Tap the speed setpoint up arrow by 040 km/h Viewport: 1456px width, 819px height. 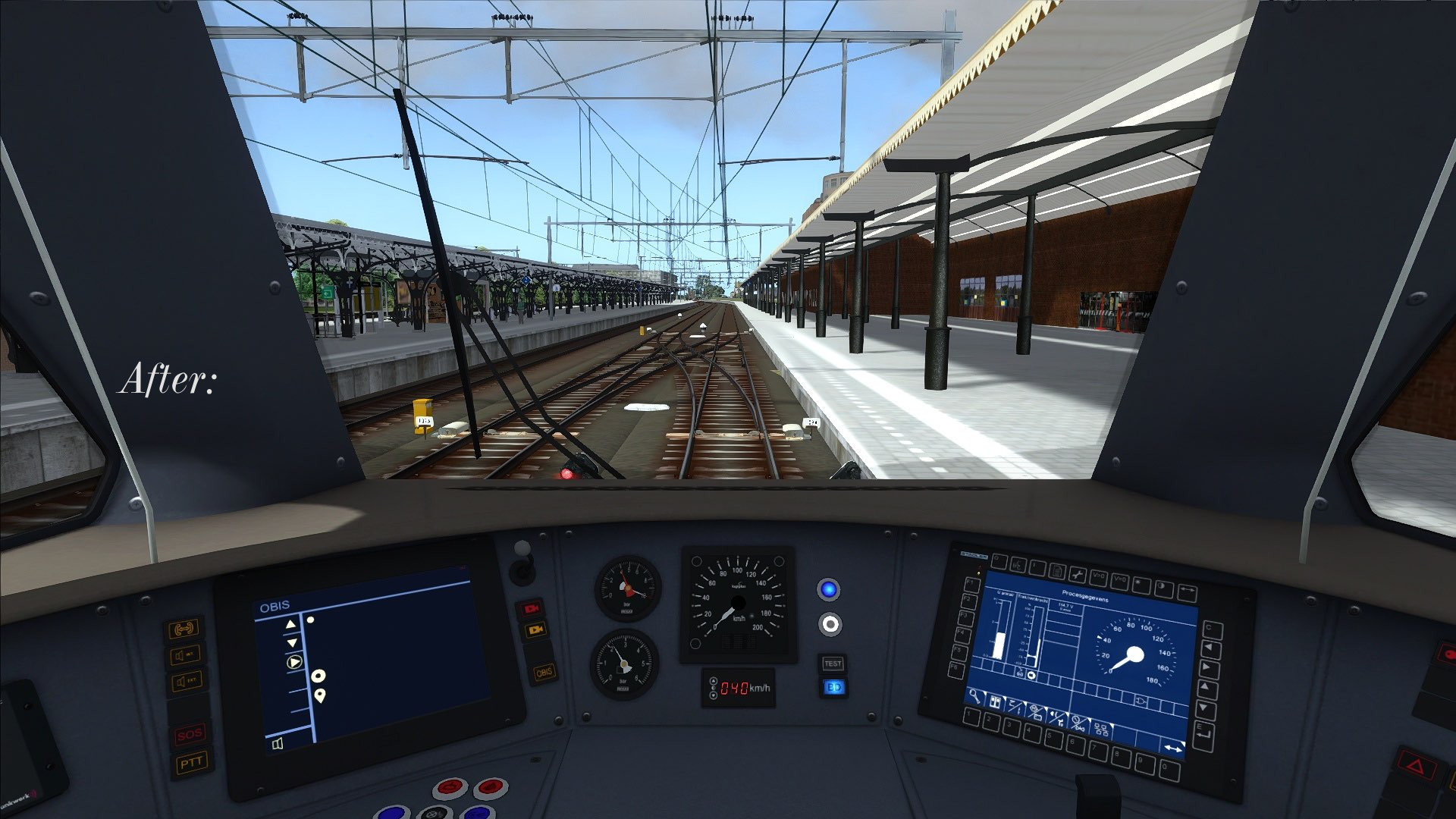pyautogui.click(x=713, y=682)
